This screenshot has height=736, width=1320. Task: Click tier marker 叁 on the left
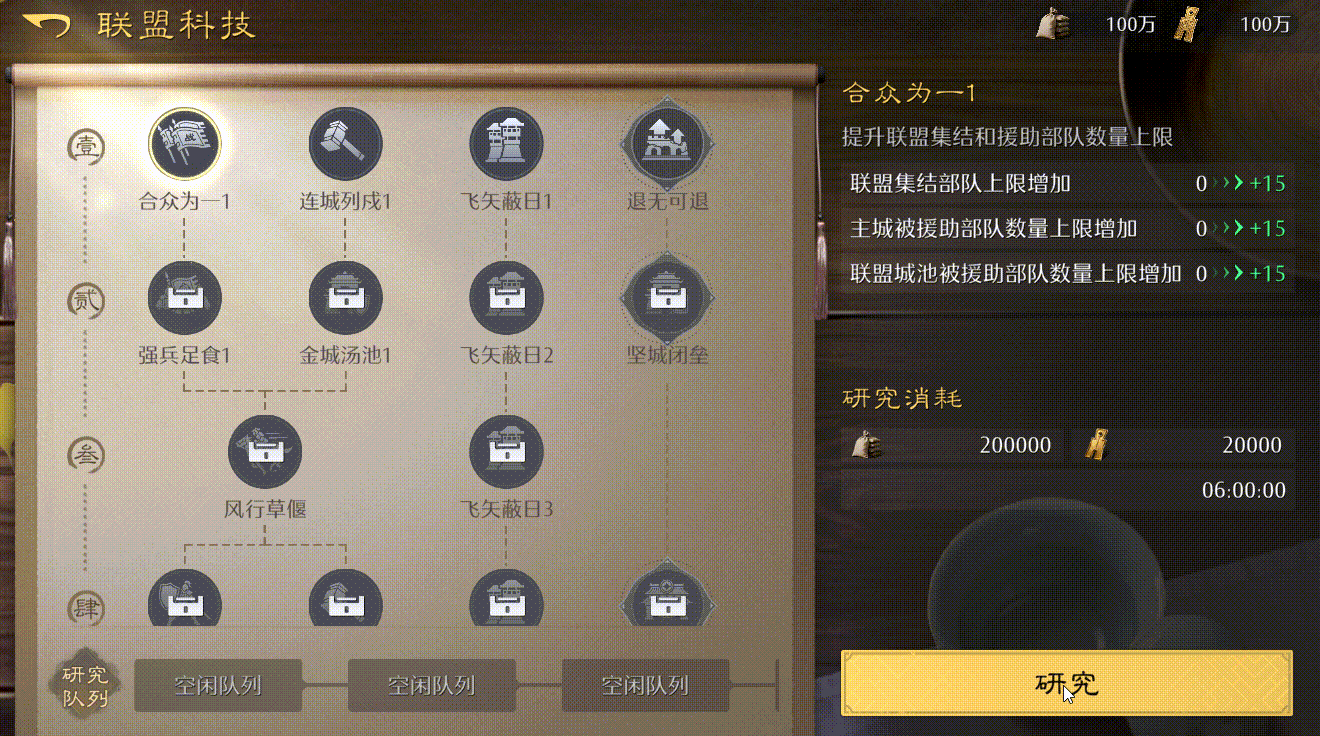tap(85, 452)
